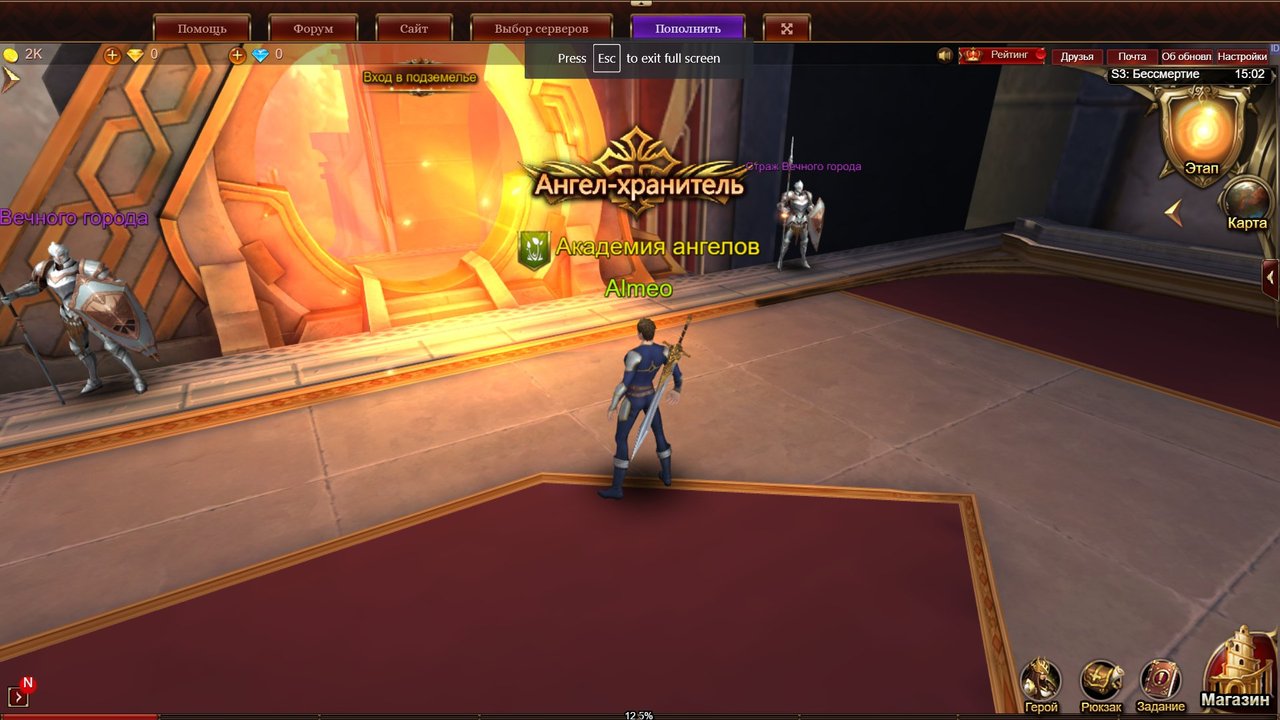Open Выбор серверов server selection

541,28
